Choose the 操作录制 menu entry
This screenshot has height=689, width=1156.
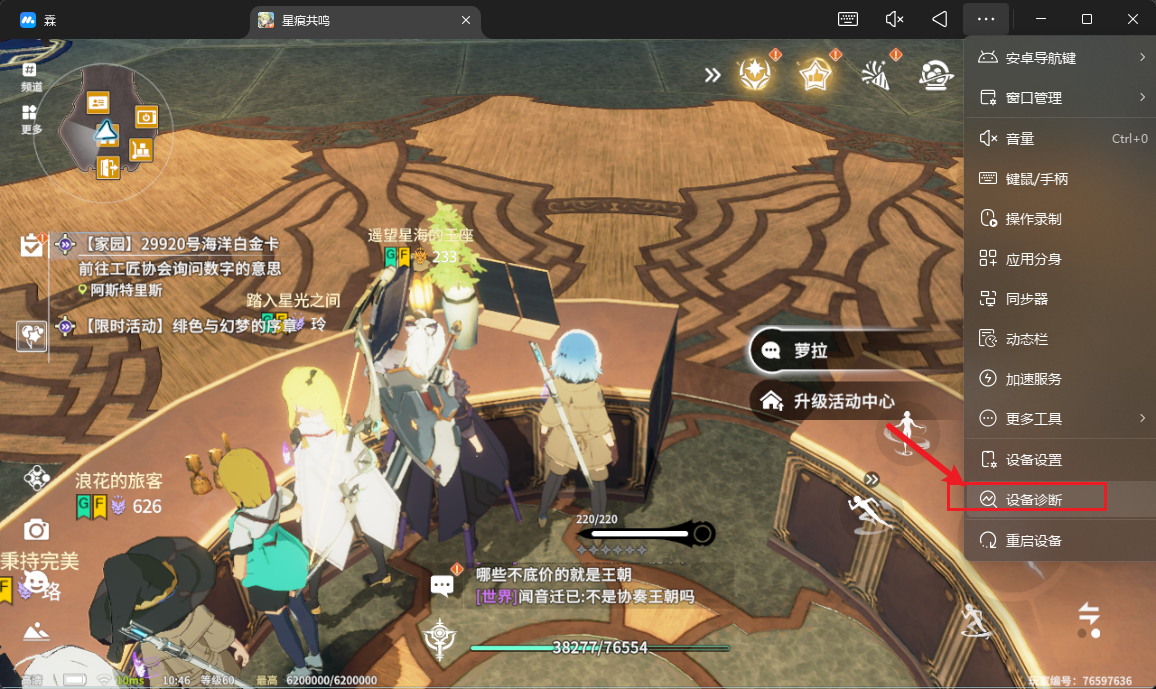[1033, 219]
